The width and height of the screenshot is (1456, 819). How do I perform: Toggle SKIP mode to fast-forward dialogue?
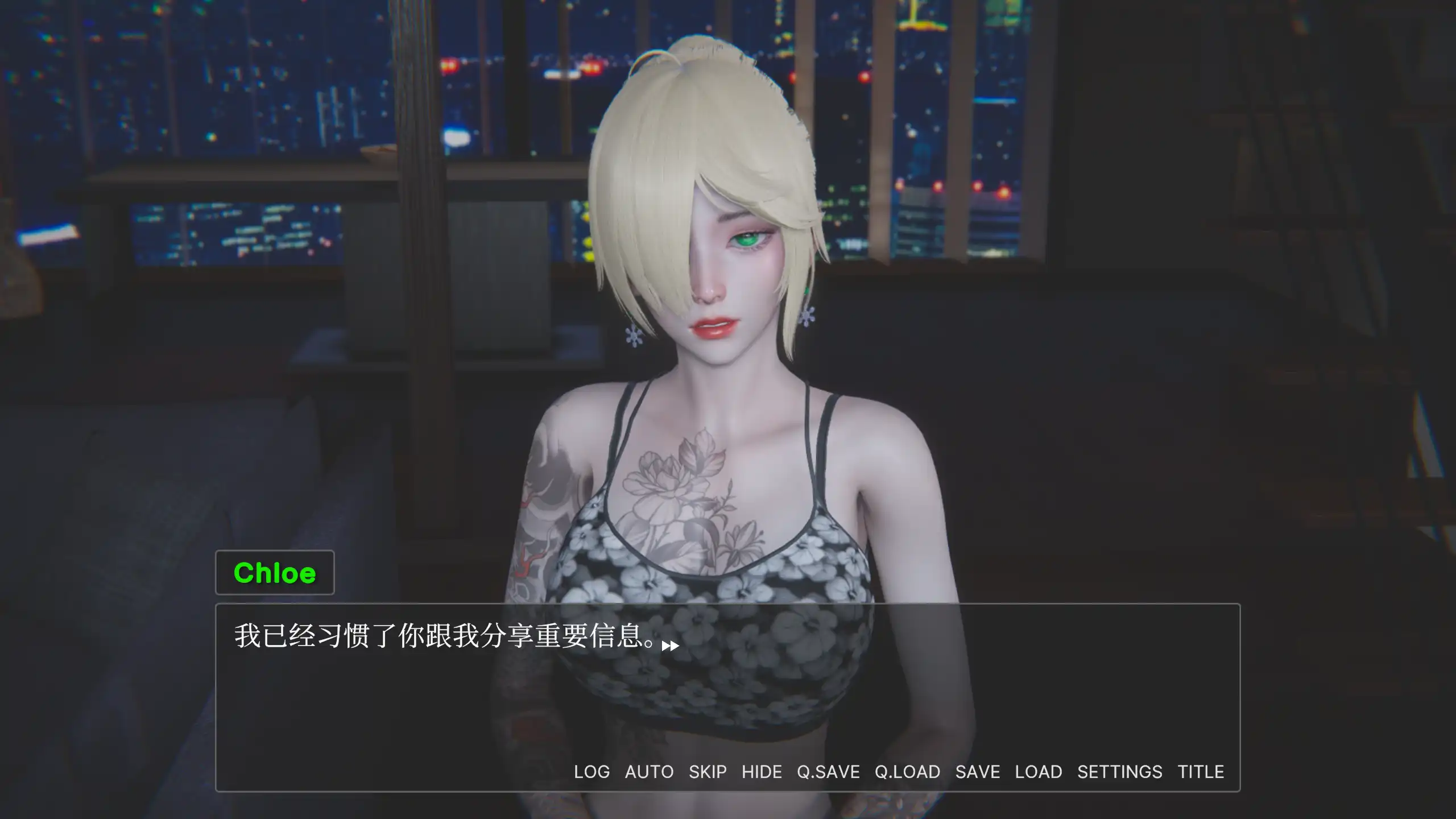(x=708, y=772)
